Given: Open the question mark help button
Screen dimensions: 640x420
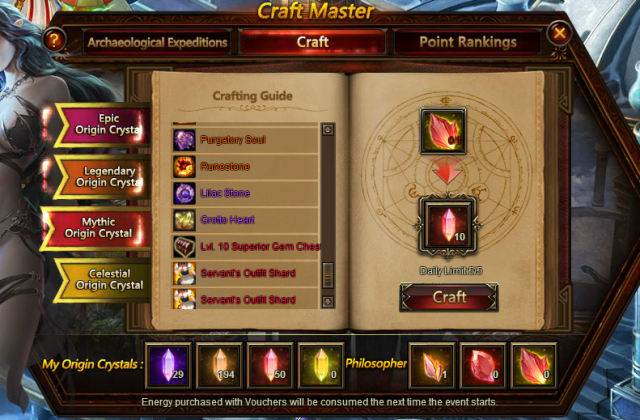Looking at the screenshot, I should click(x=54, y=40).
